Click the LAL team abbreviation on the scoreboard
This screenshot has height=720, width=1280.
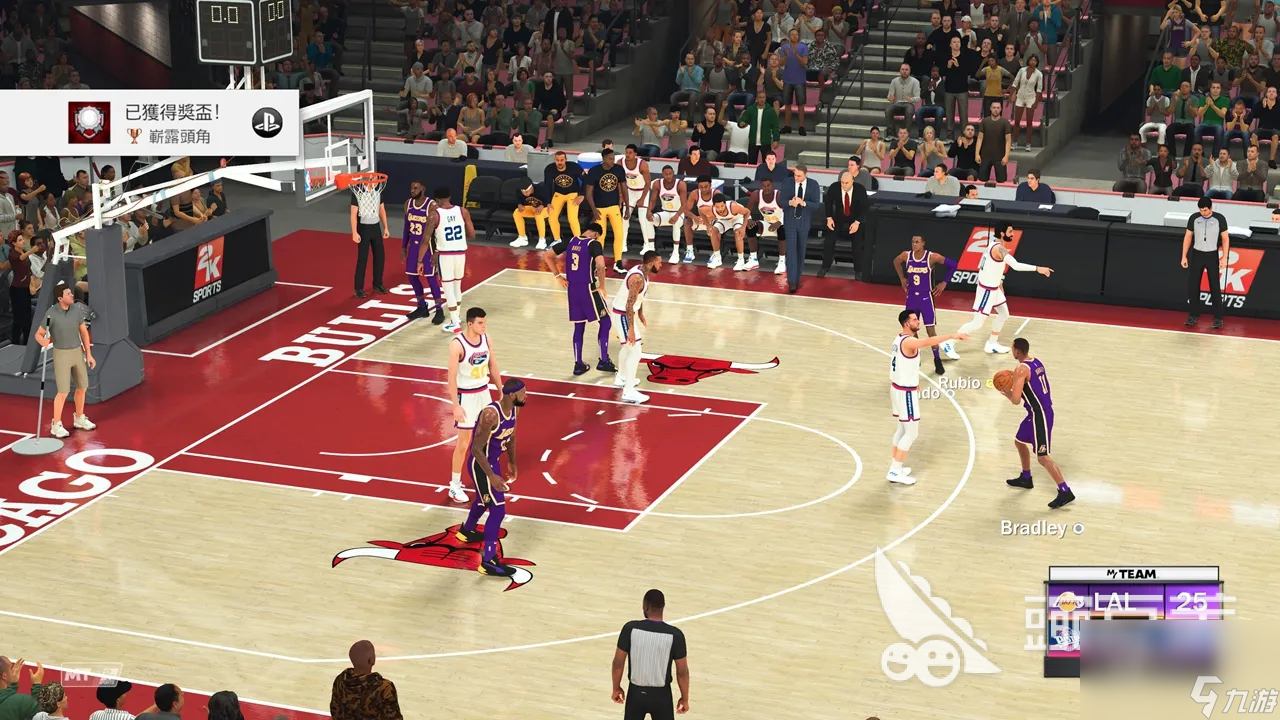(1113, 602)
